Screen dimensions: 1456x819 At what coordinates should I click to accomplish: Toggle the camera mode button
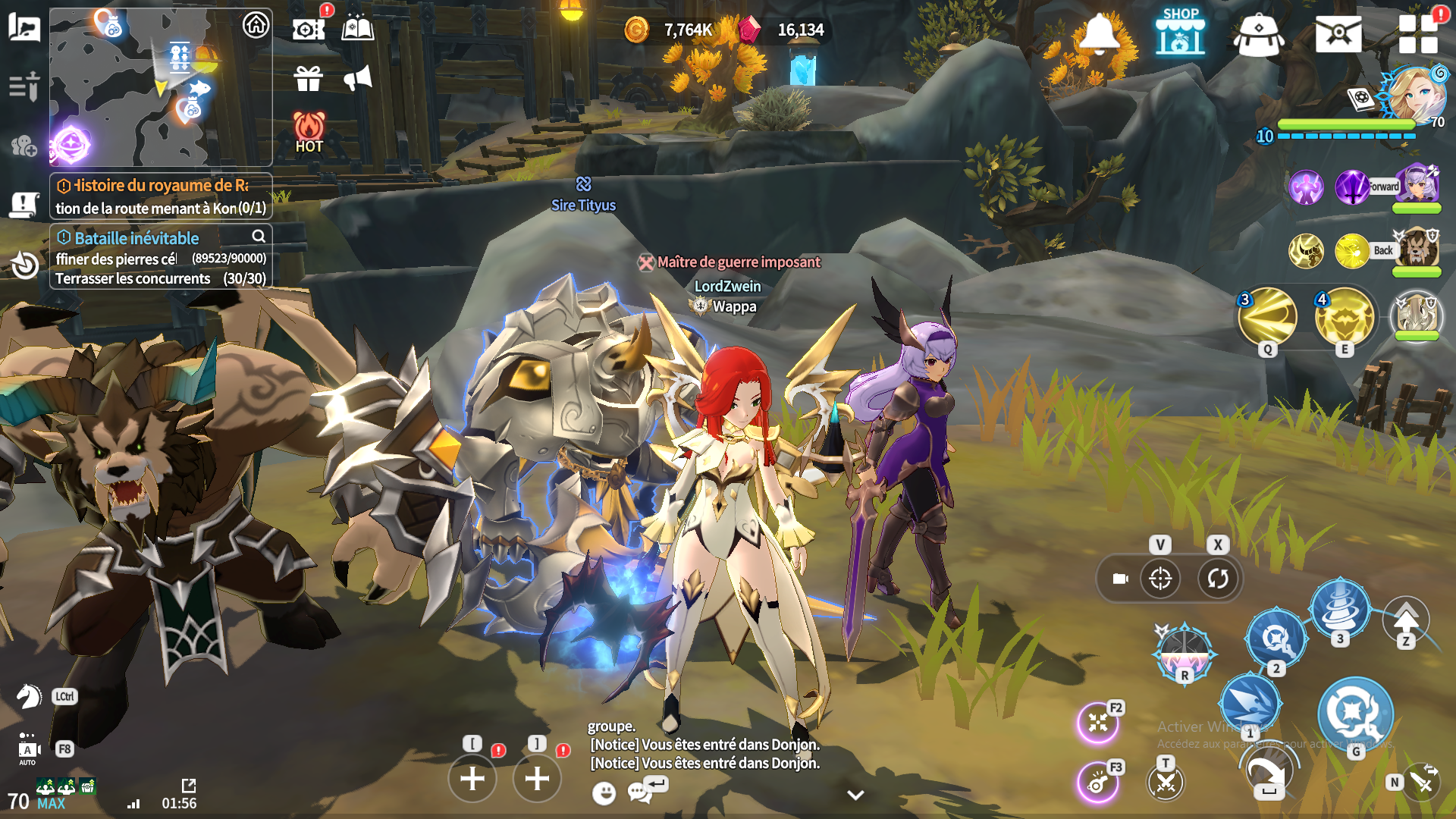[1120, 579]
